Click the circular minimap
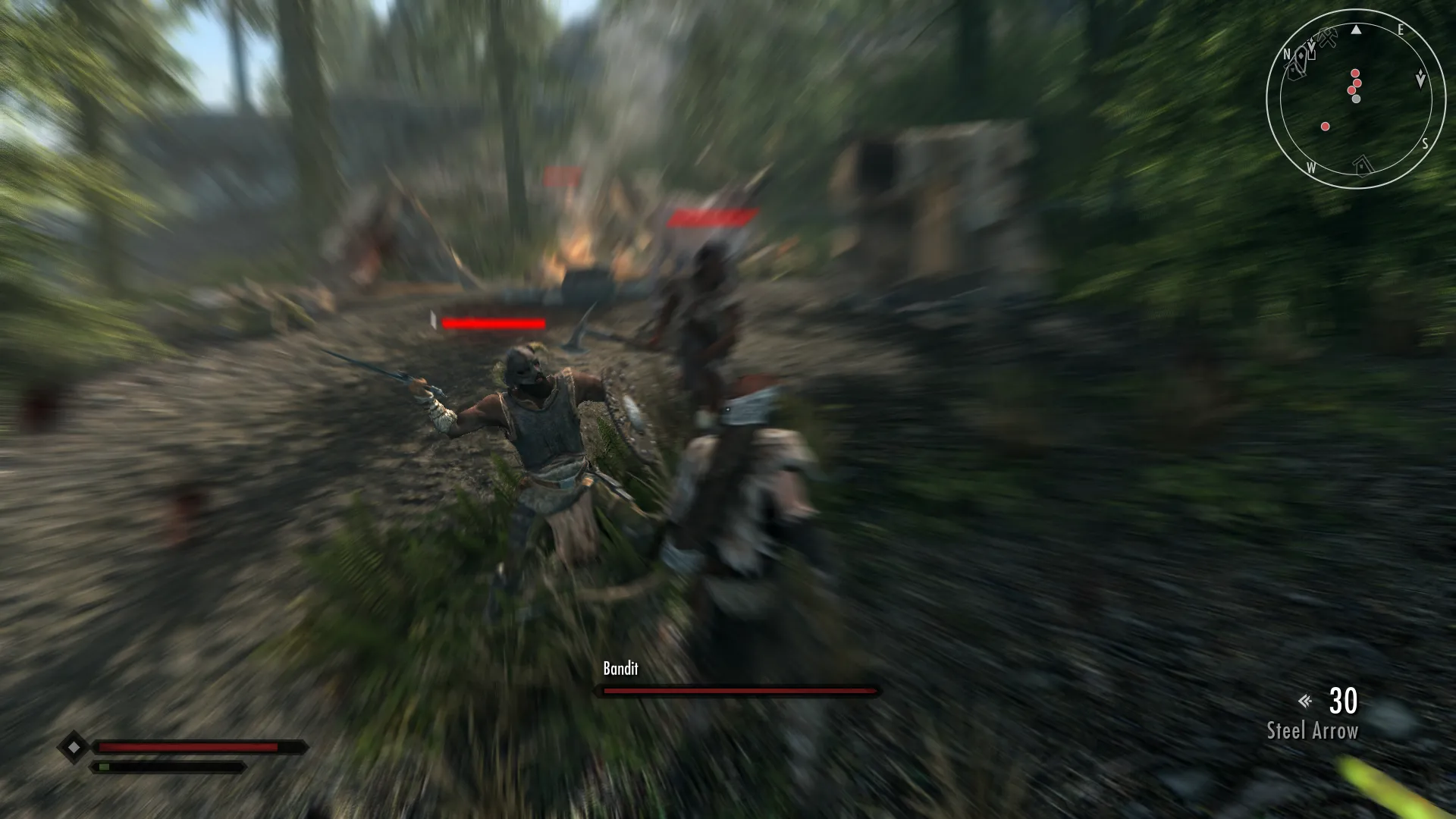Image resolution: width=1456 pixels, height=819 pixels. [x=1356, y=99]
